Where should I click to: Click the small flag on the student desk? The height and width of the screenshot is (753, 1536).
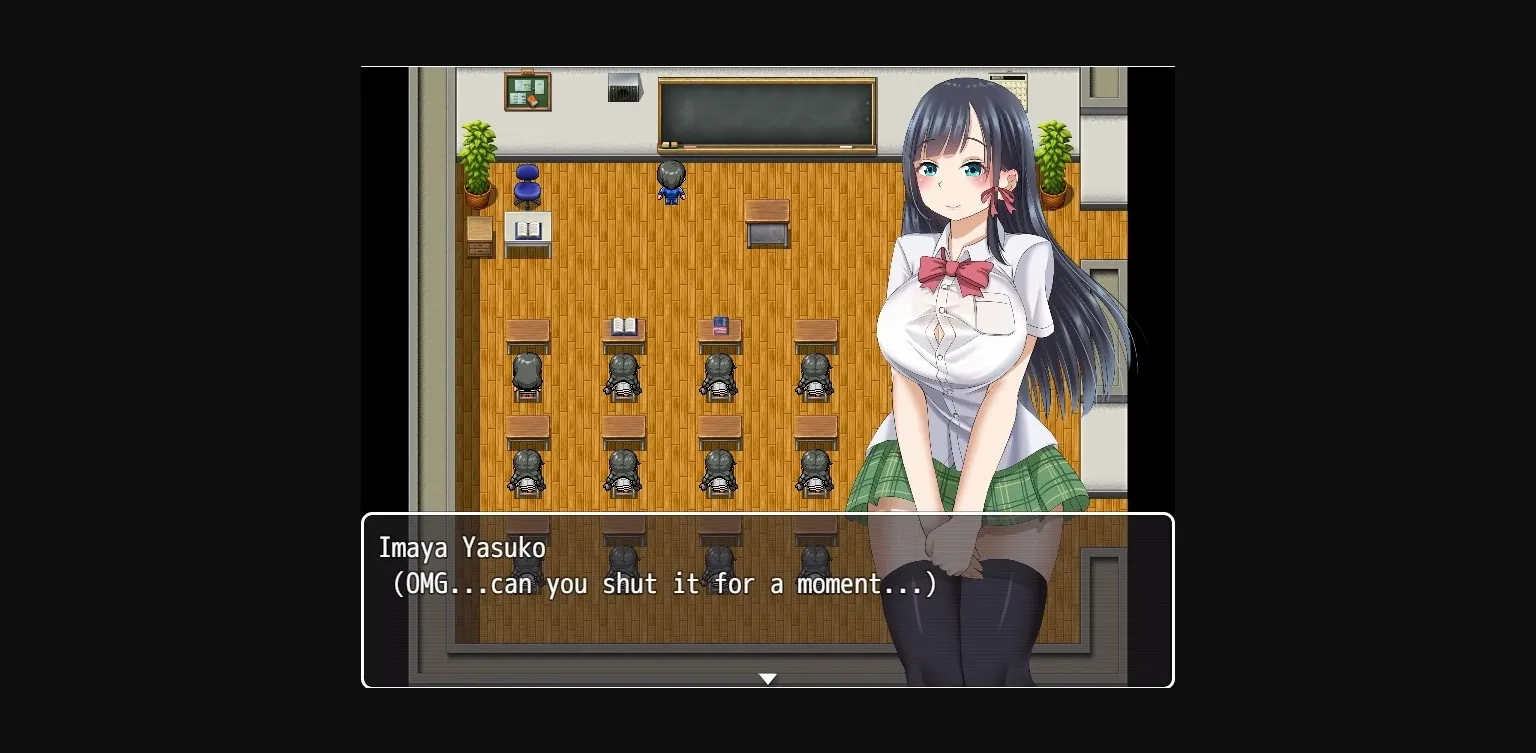pos(719,324)
